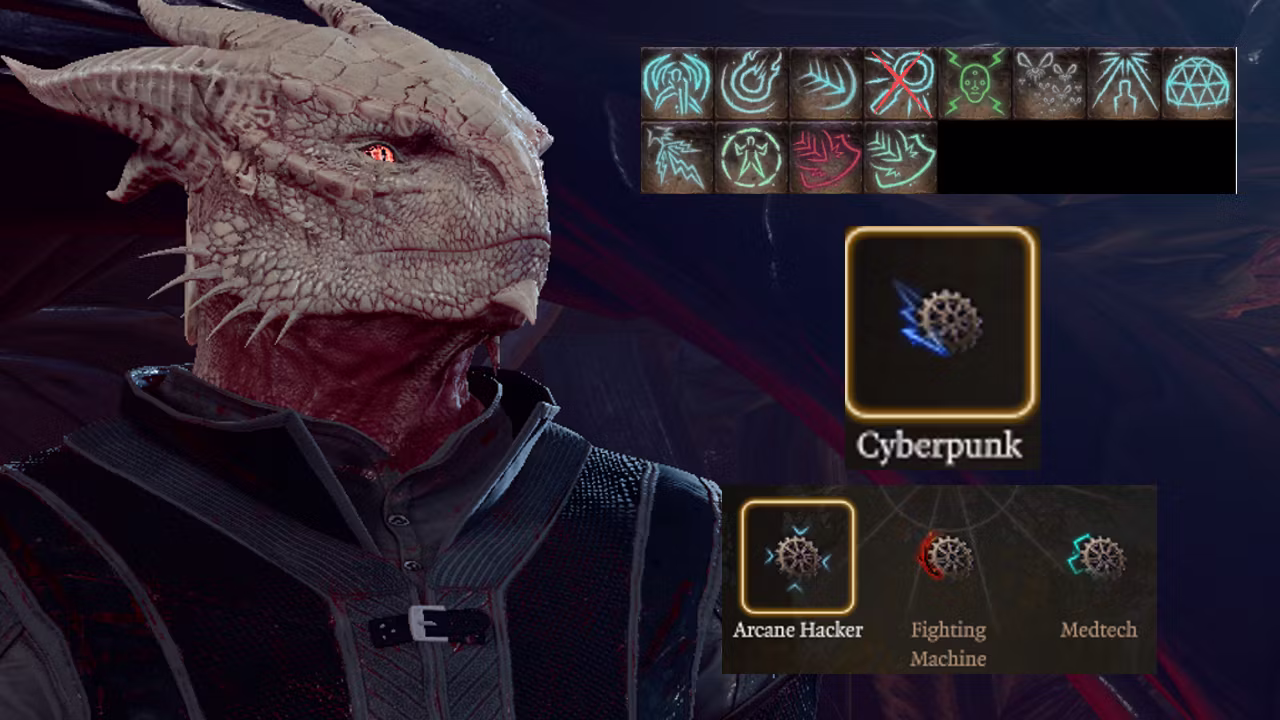Pick the green figure in circle spell

pyautogui.click(x=751, y=157)
